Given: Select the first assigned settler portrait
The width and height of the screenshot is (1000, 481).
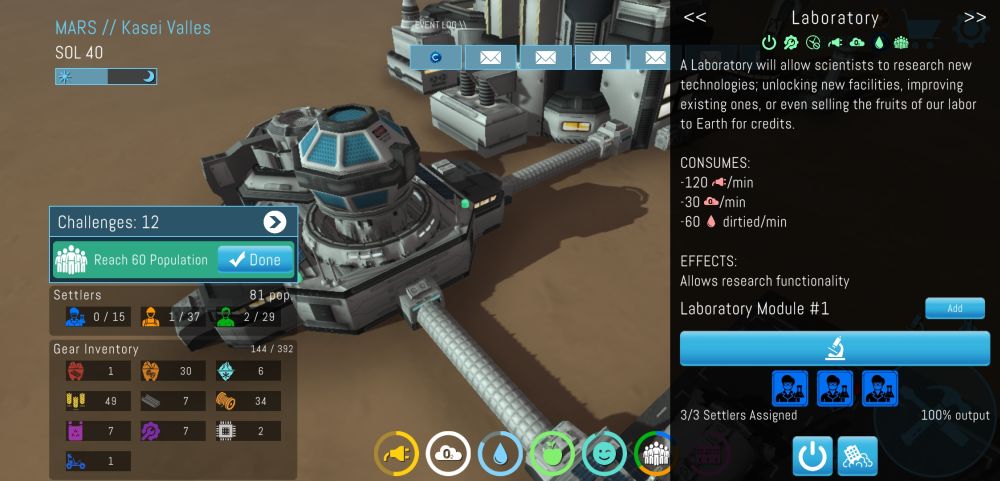Looking at the screenshot, I should [x=790, y=388].
